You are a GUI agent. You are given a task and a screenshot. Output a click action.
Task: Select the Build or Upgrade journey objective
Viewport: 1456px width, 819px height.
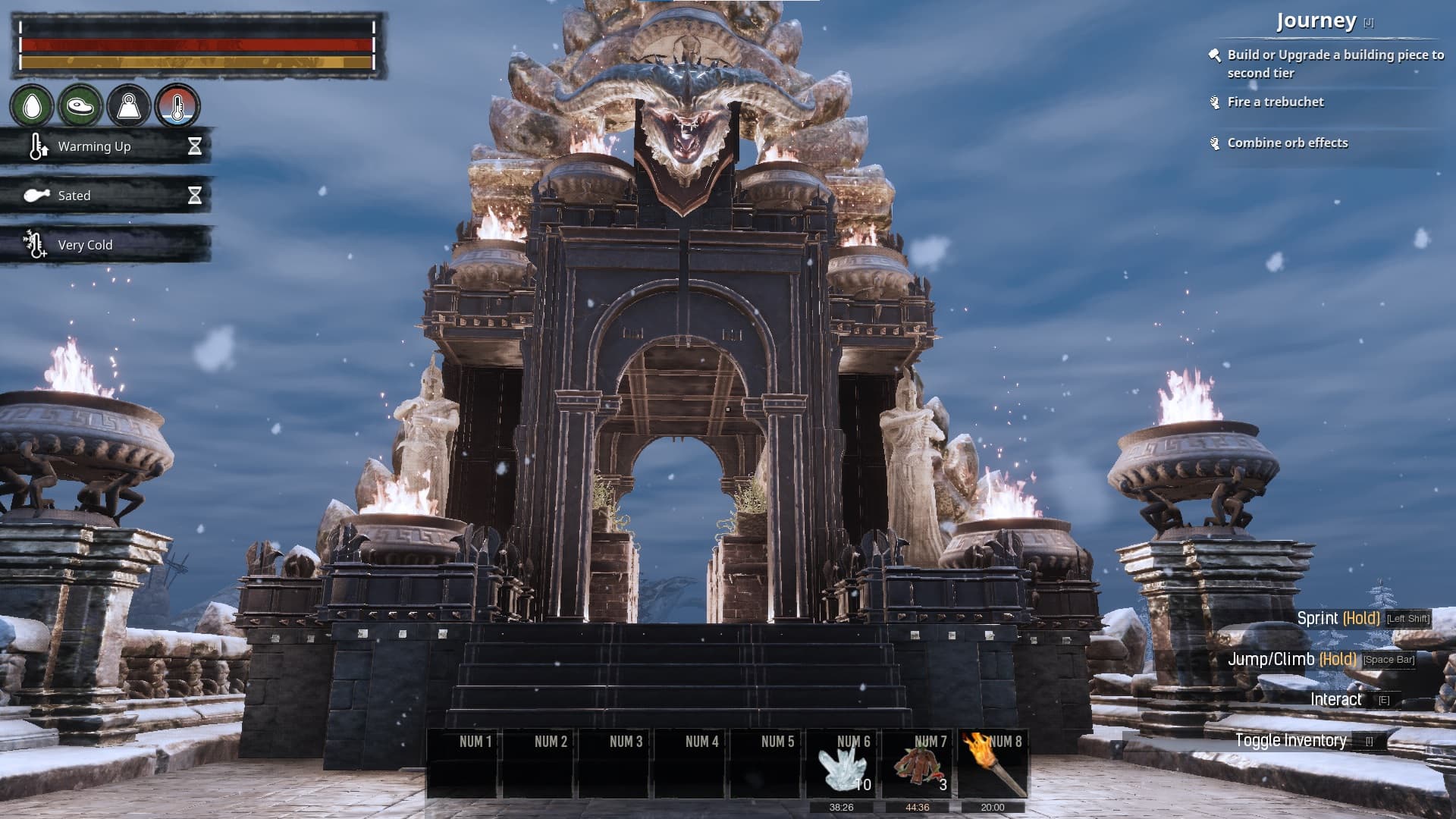pyautogui.click(x=1335, y=64)
